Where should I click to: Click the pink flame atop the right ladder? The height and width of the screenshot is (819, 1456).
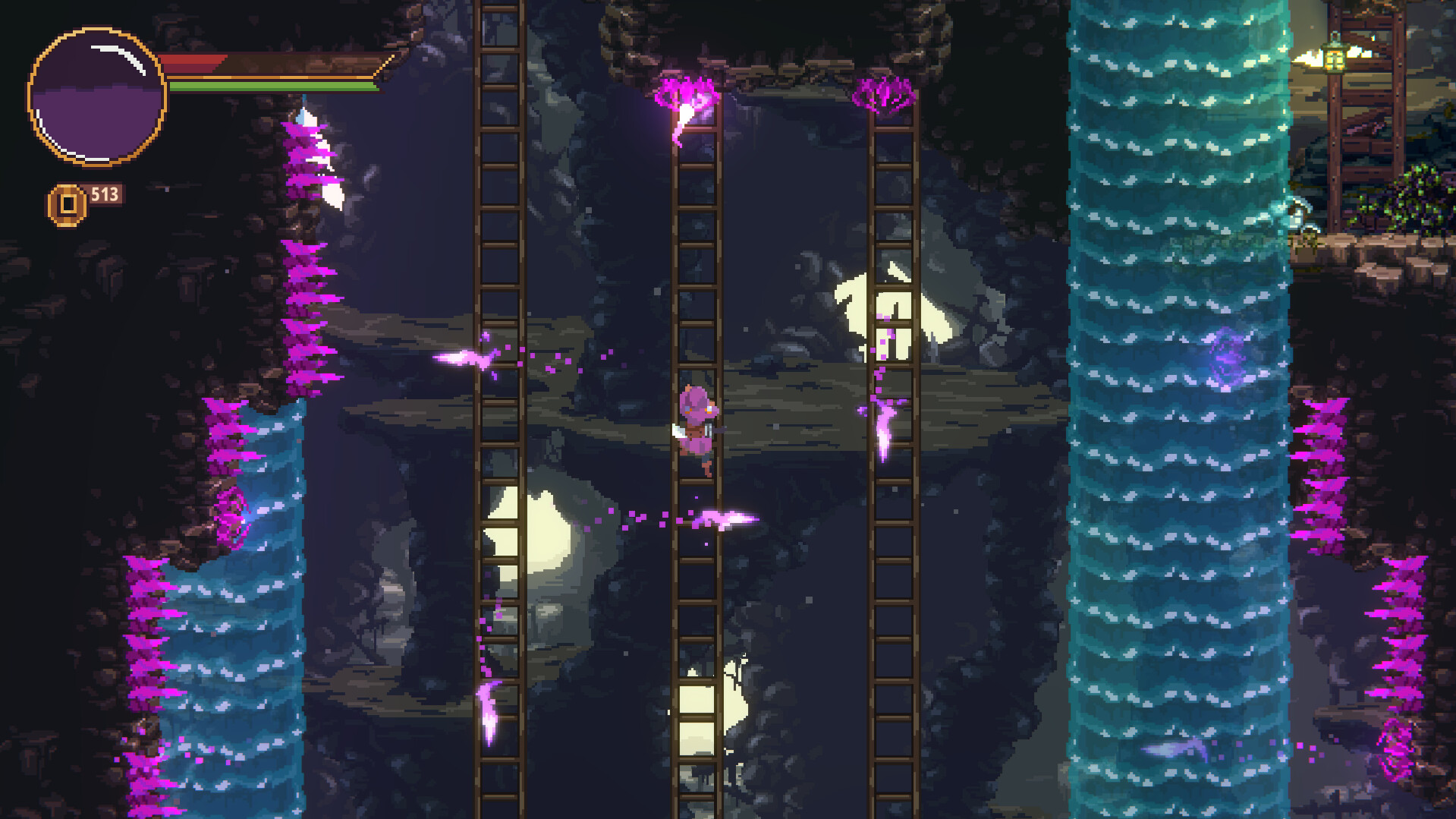[x=884, y=95]
